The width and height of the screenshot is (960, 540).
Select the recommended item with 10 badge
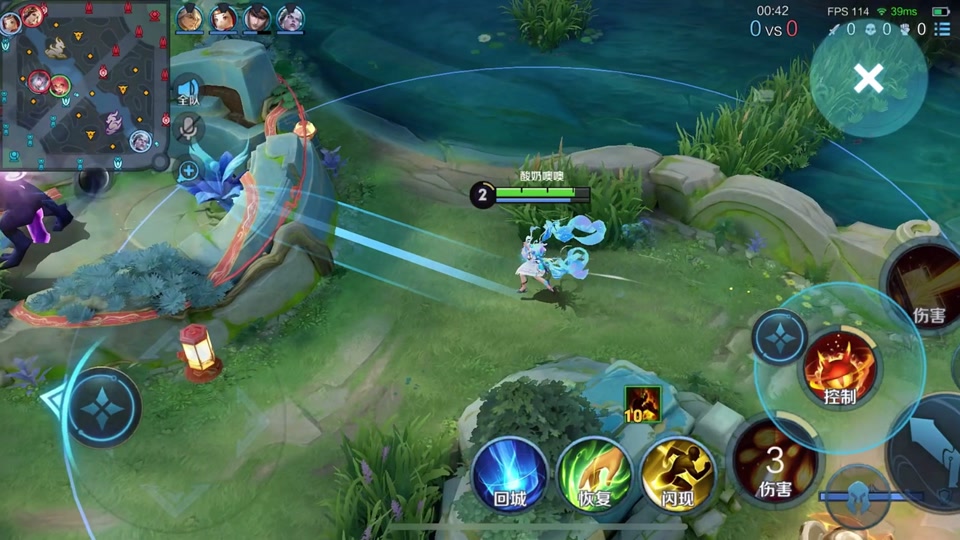coord(643,402)
